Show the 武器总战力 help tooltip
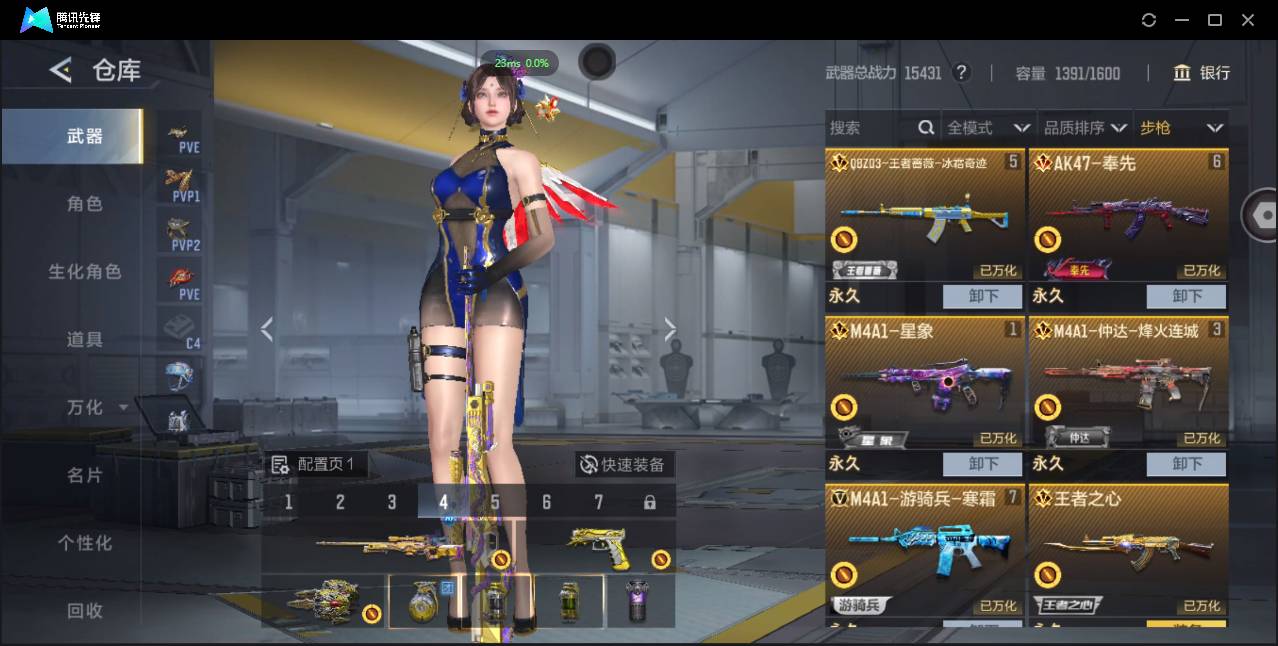The height and width of the screenshot is (646, 1278). [961, 73]
